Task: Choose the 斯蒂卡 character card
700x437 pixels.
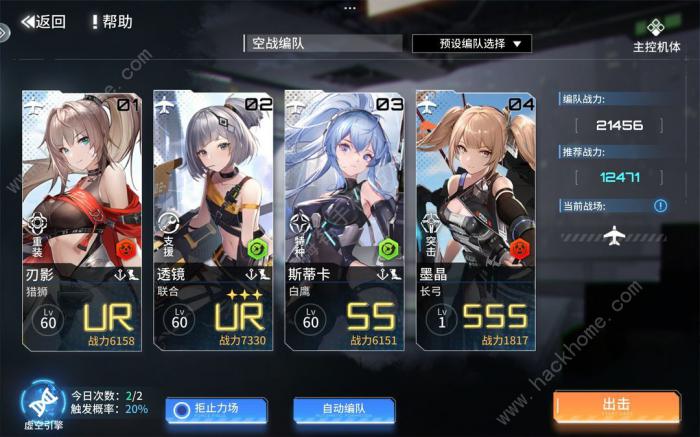Action: click(344, 220)
